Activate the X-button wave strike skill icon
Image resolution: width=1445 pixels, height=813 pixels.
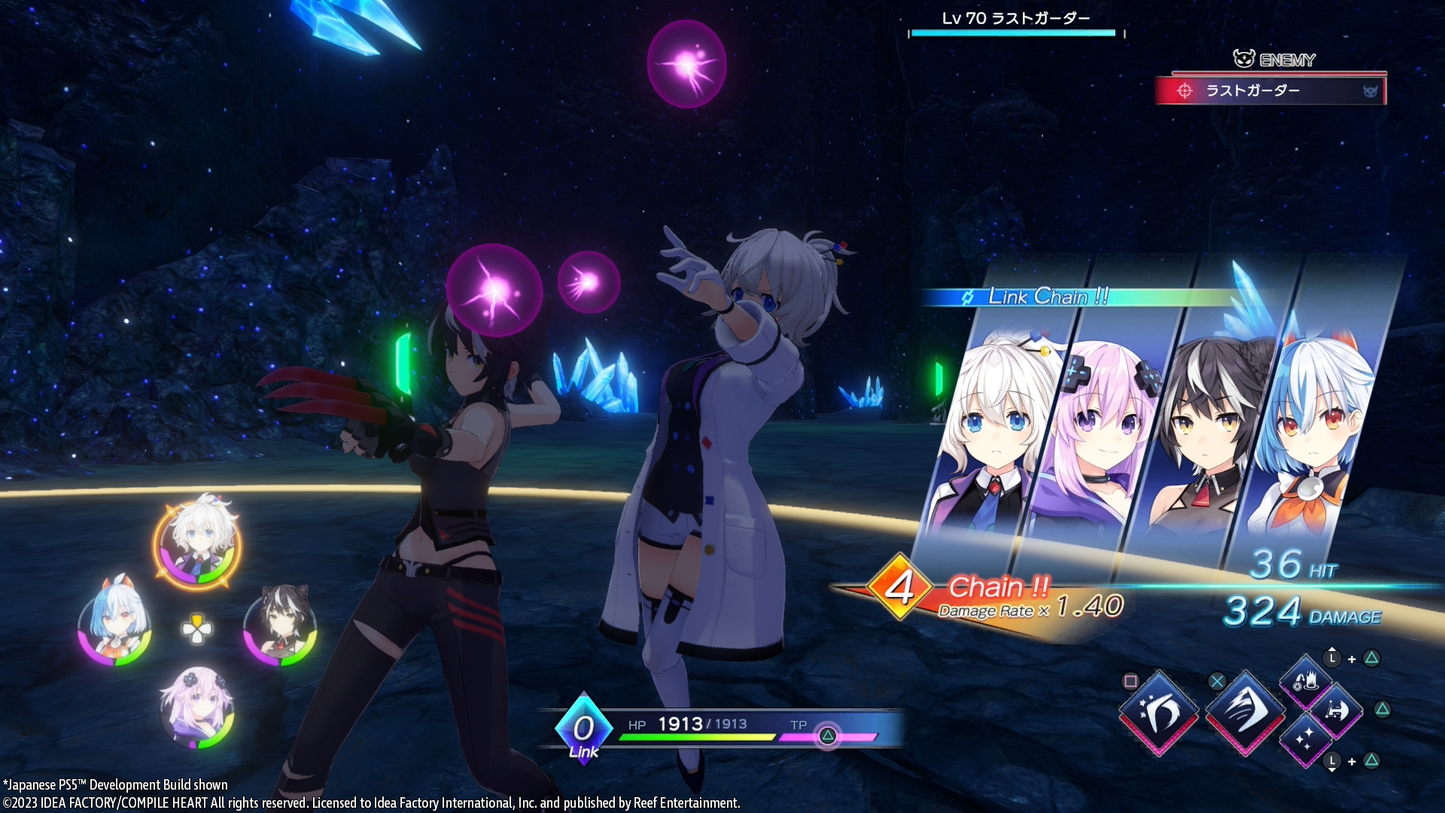(1246, 714)
